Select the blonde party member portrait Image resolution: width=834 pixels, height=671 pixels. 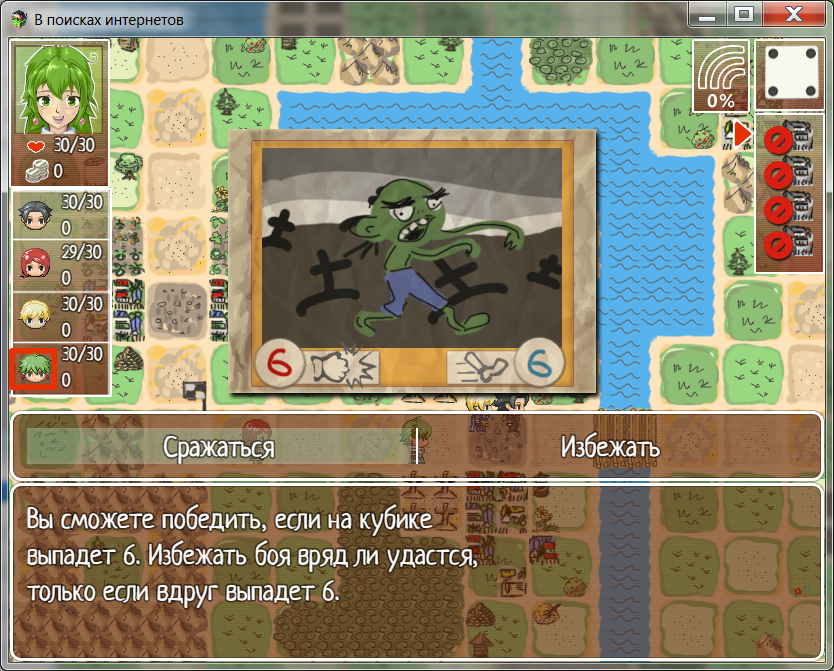point(35,317)
